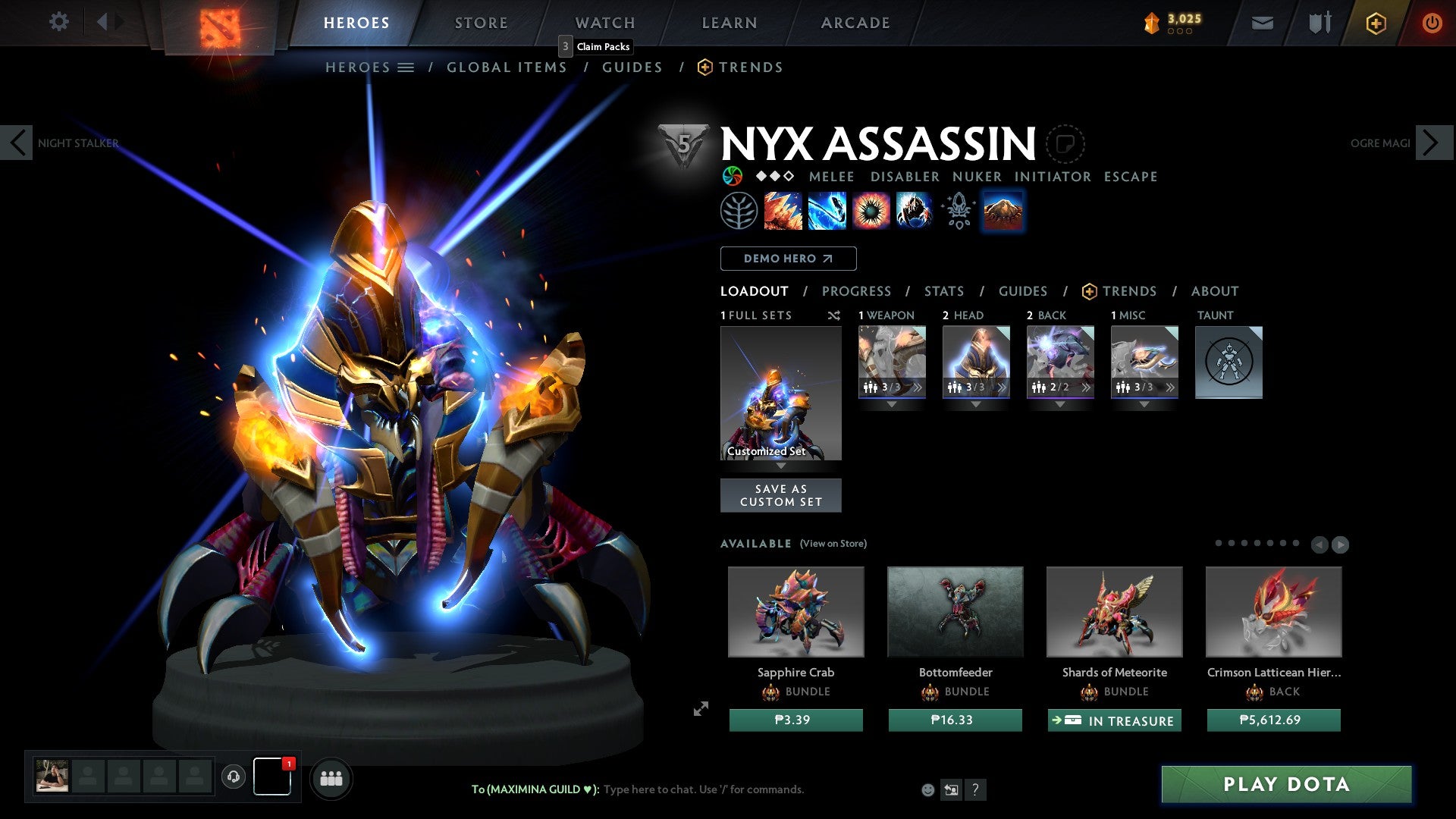Switch to the Stats tab
The height and width of the screenshot is (819, 1456).
[943, 291]
